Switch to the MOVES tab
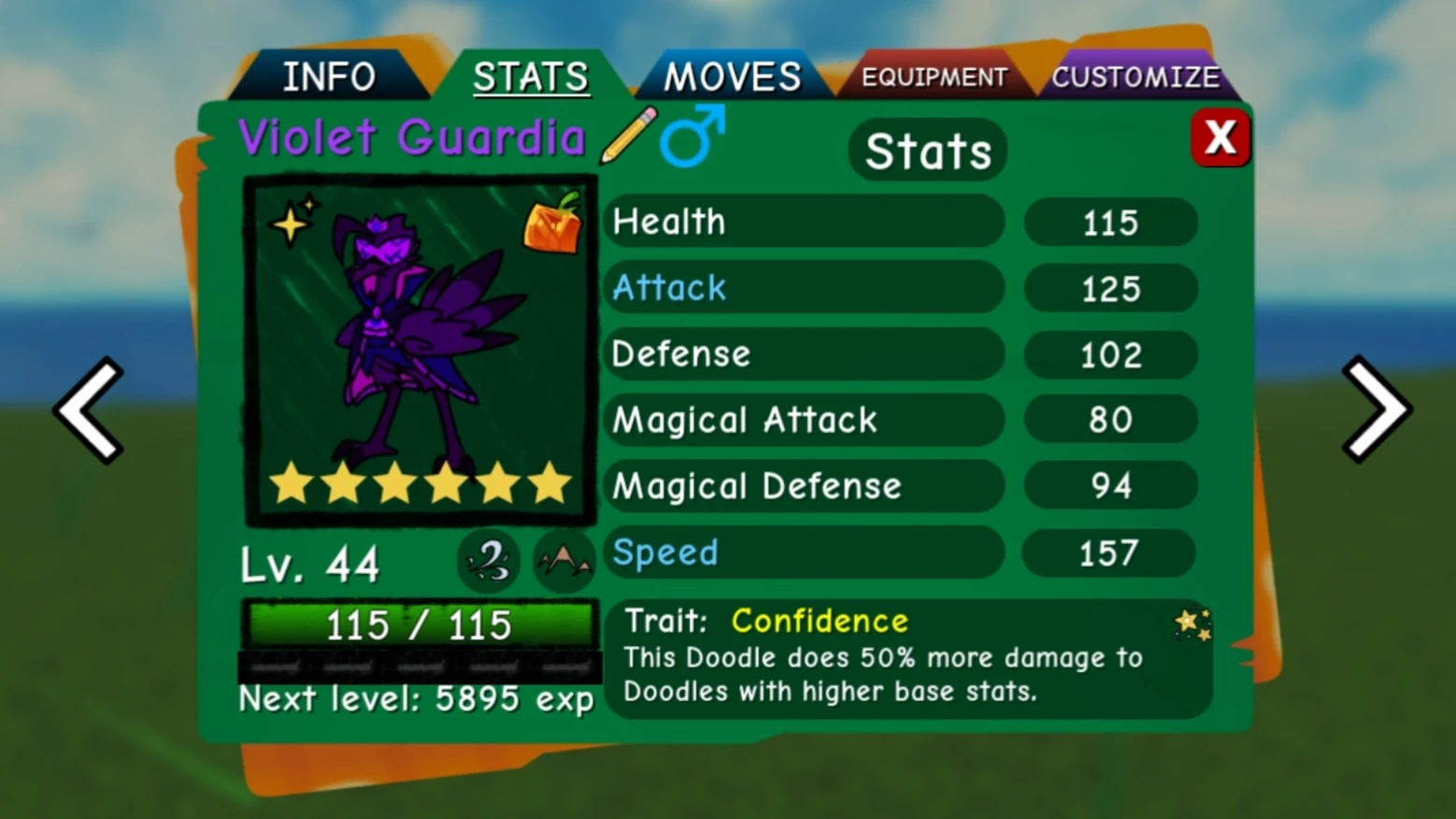Screen dimensions: 1456x819 (x=731, y=75)
